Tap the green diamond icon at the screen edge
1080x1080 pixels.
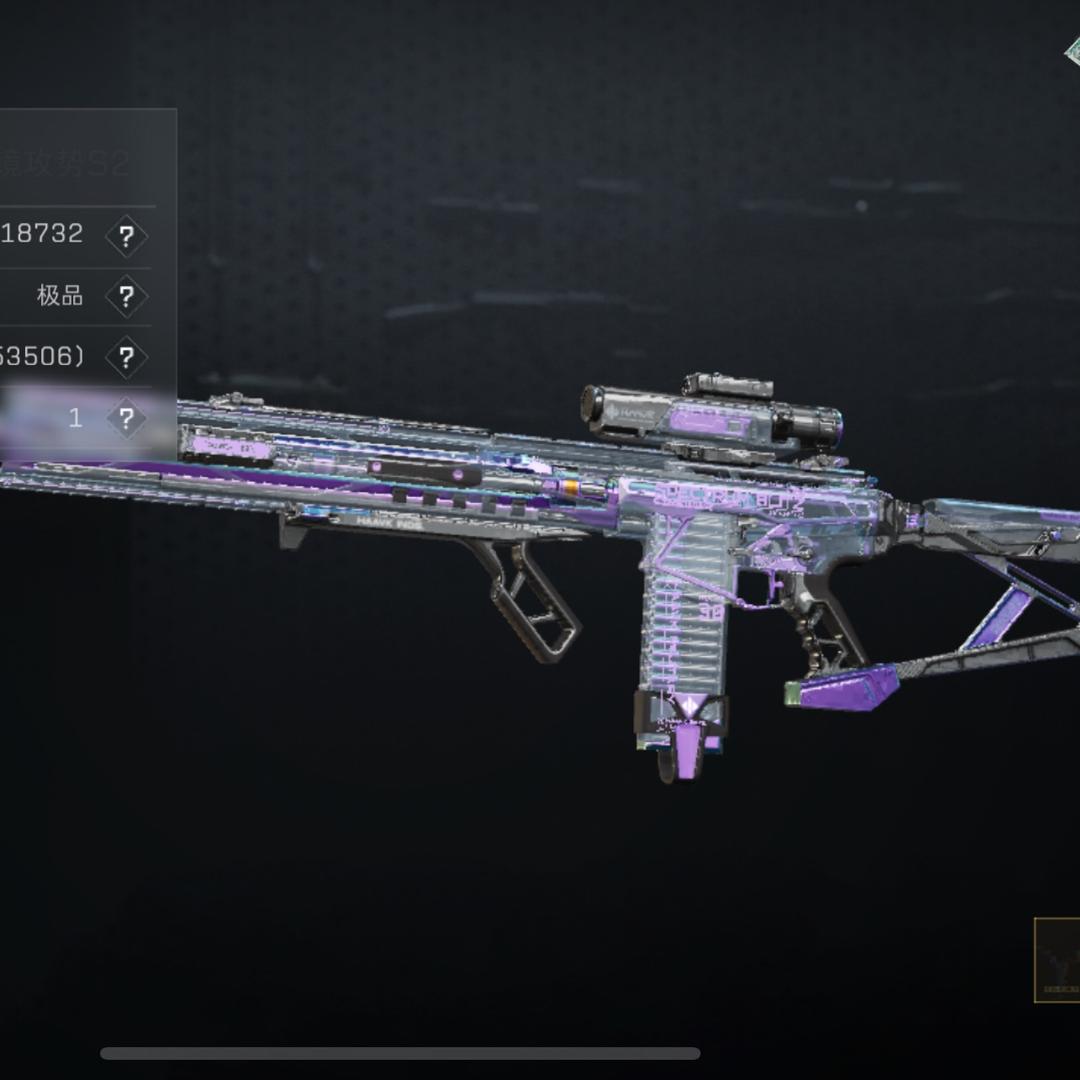[x=1071, y=50]
